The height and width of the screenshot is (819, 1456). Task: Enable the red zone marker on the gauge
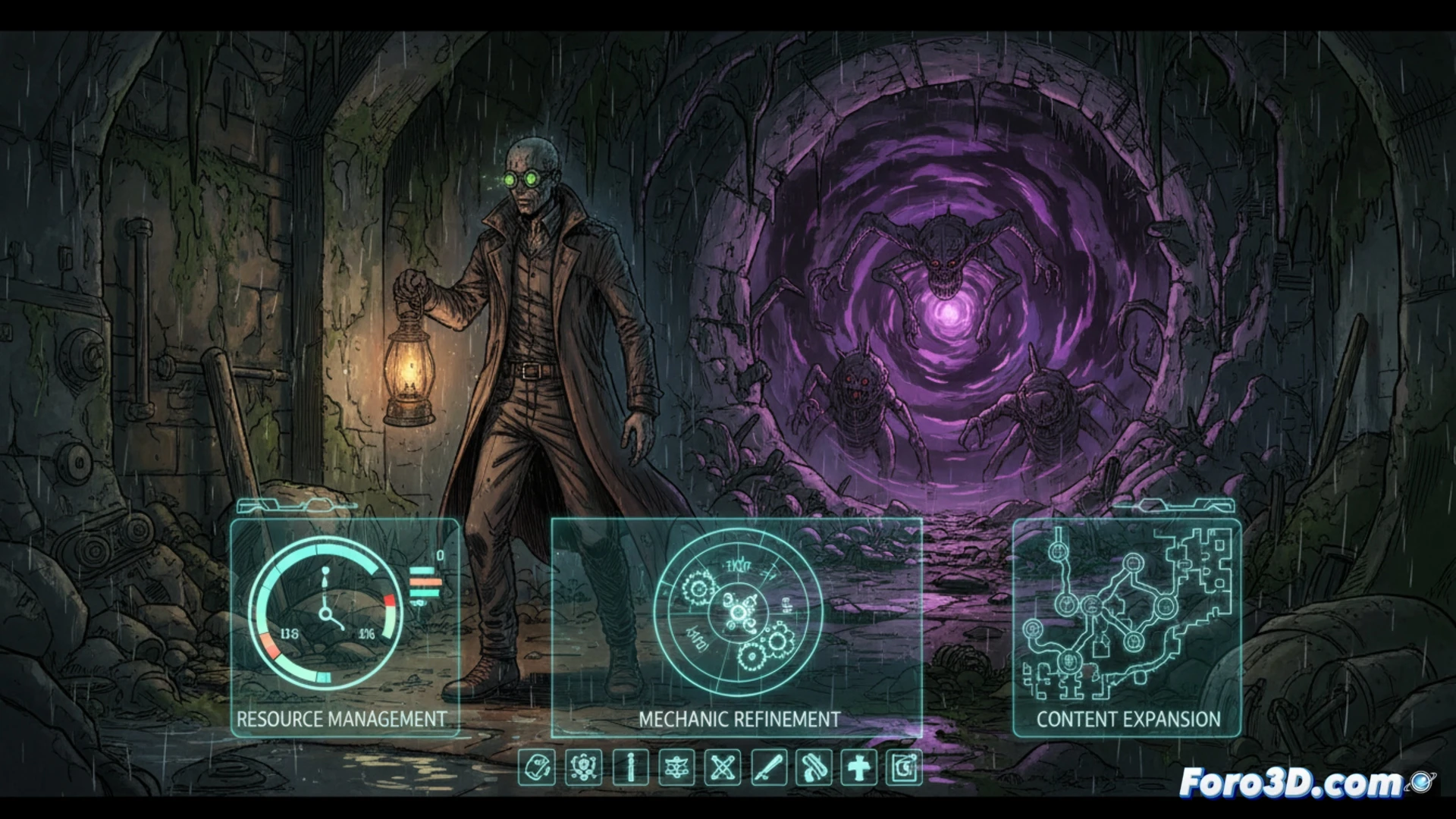pyautogui.click(x=390, y=600)
